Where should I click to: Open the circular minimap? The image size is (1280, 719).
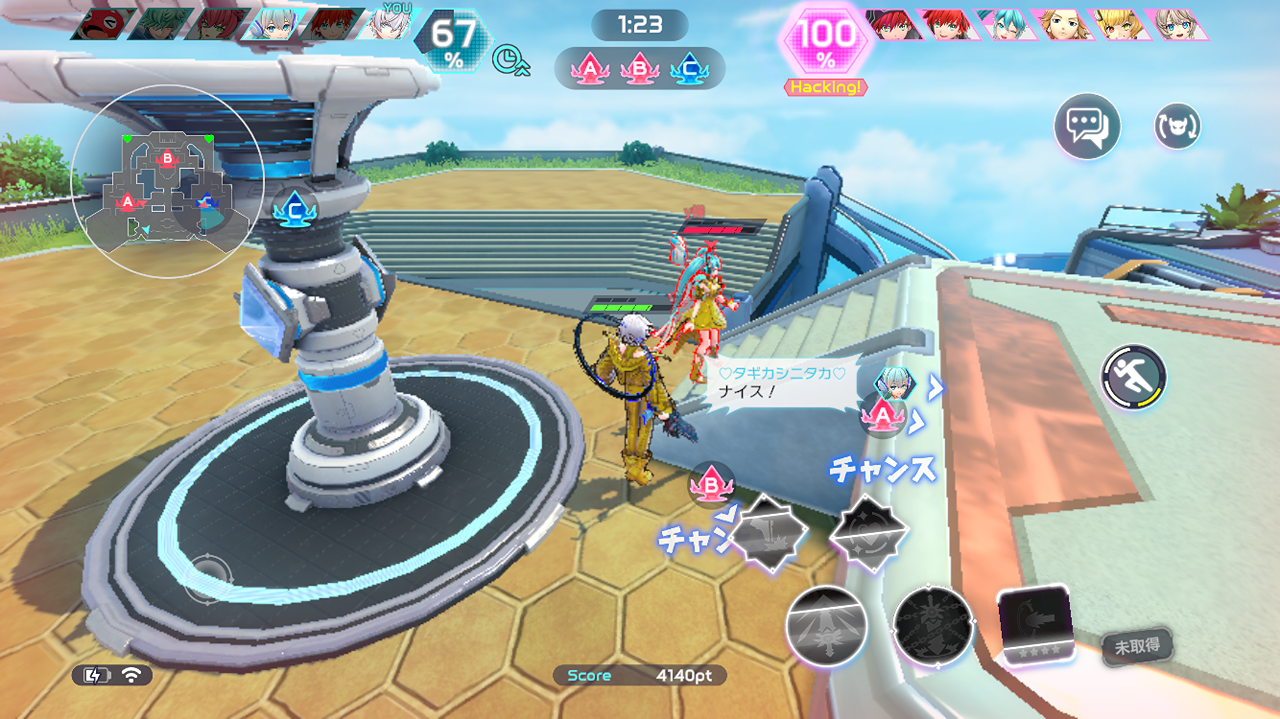tap(167, 181)
